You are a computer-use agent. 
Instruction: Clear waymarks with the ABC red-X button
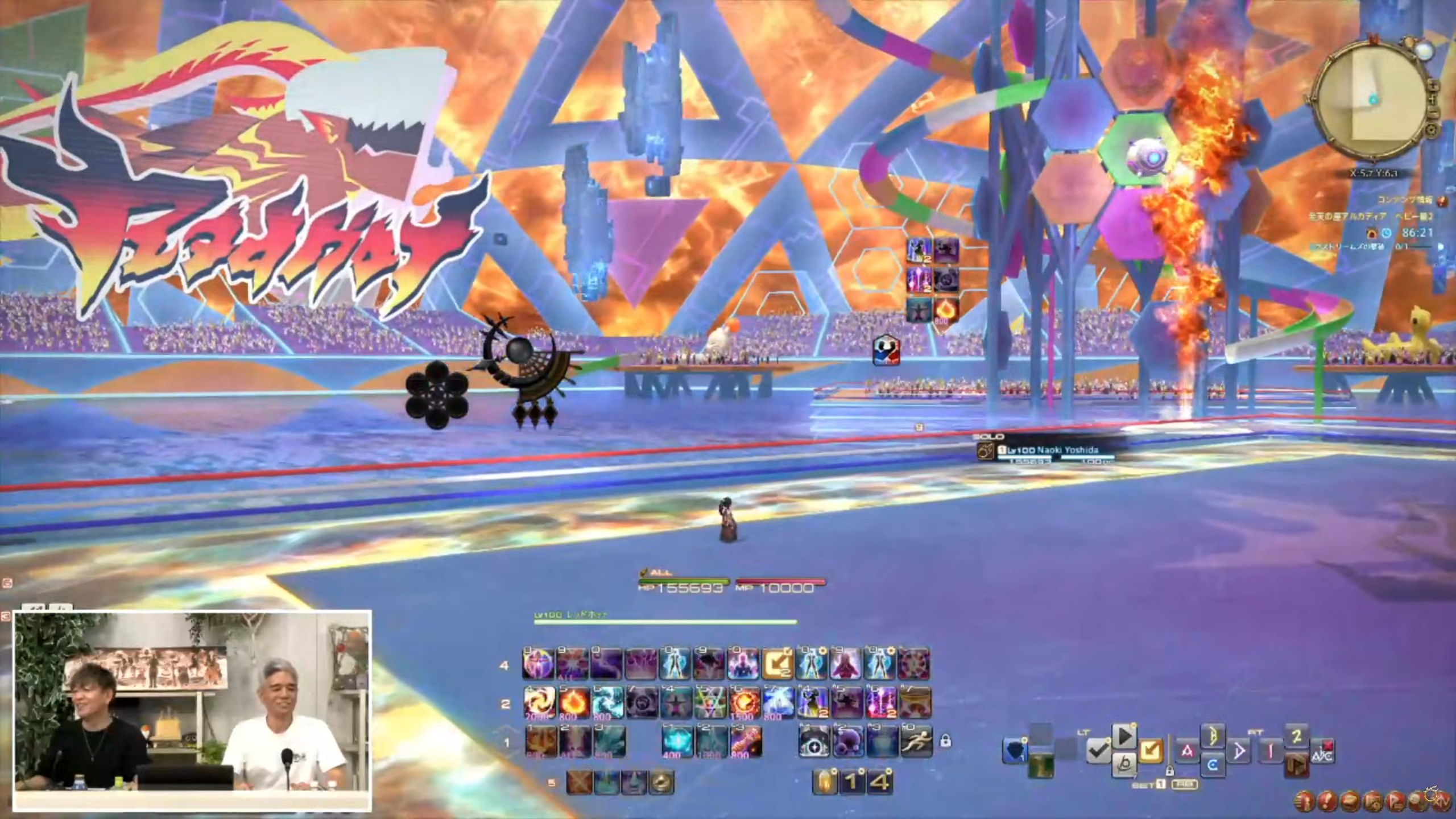point(1322,751)
